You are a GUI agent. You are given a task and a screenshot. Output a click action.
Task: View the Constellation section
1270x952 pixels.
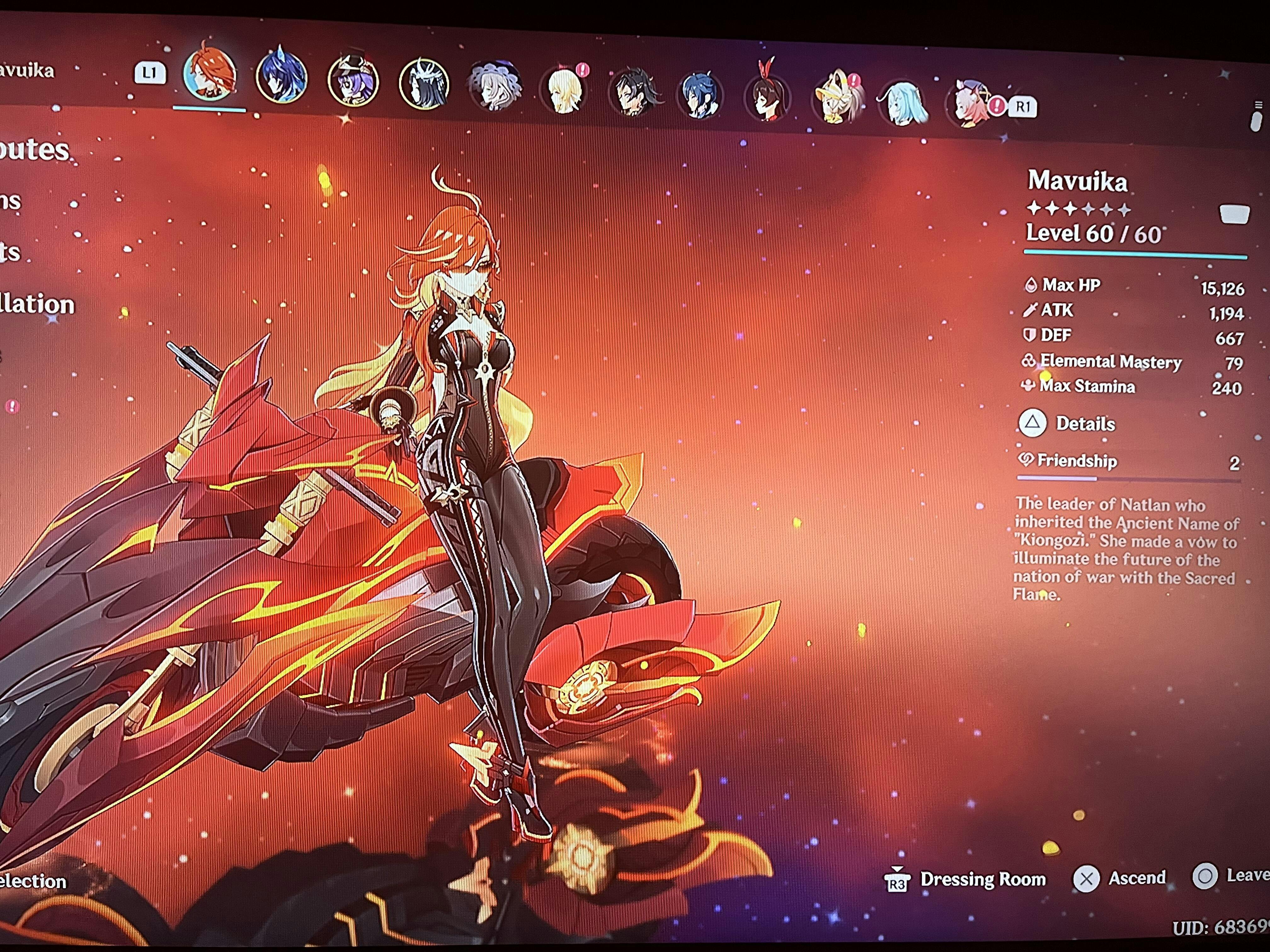pos(37,304)
